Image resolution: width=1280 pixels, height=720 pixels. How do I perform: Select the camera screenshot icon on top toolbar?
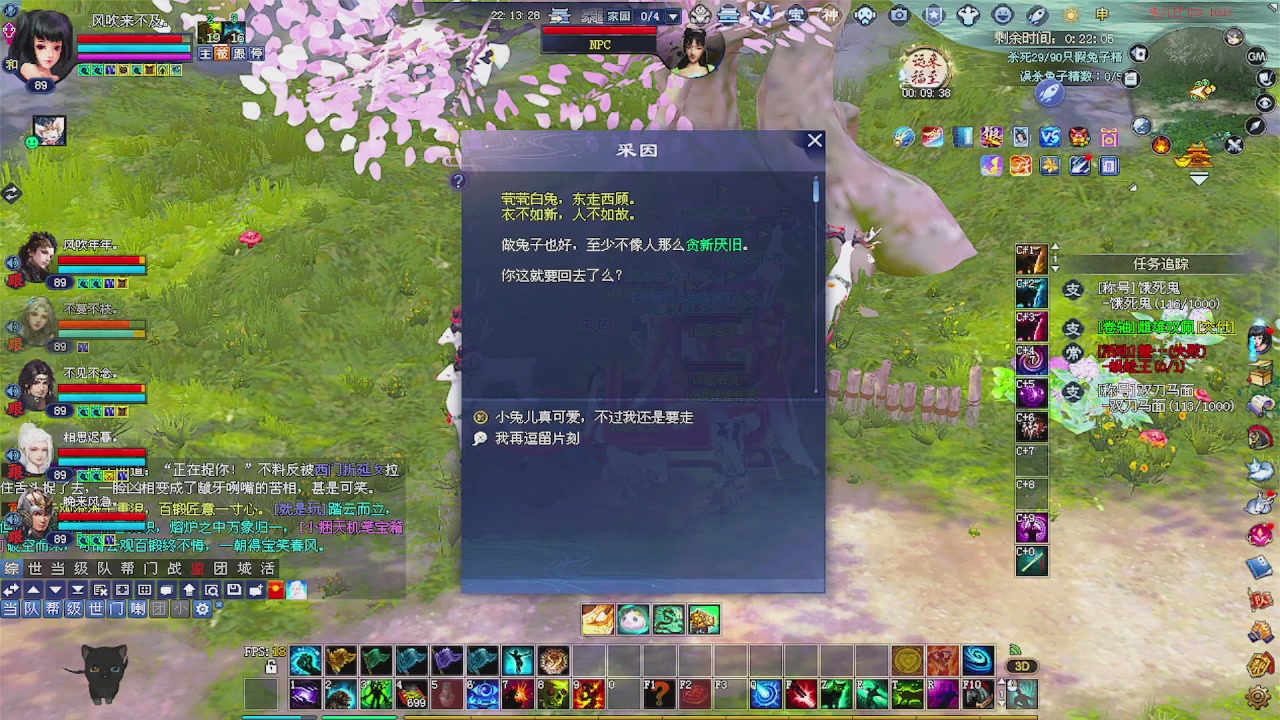(x=898, y=14)
